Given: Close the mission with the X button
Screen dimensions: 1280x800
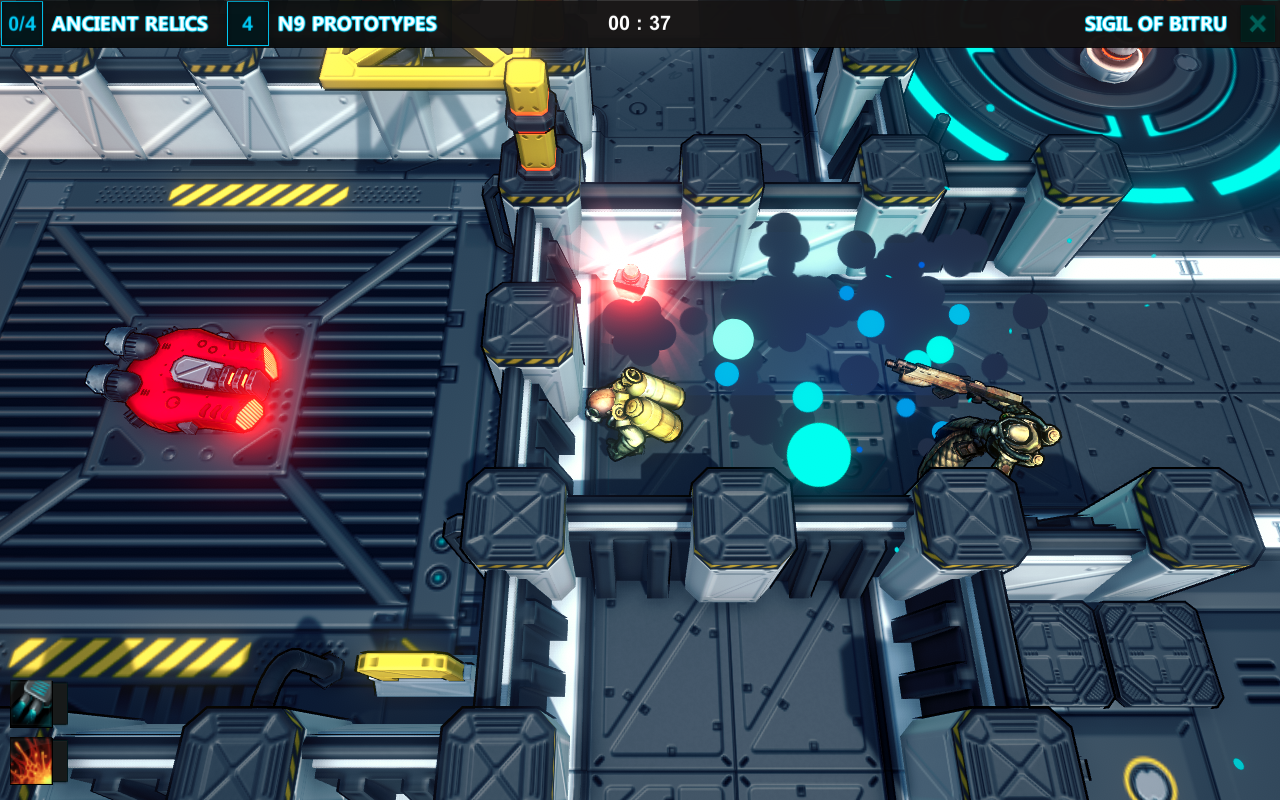Looking at the screenshot, I should (x=1257, y=24).
